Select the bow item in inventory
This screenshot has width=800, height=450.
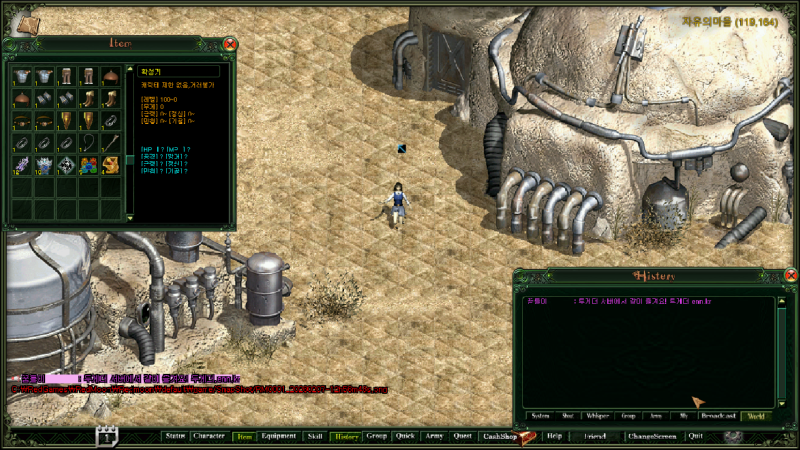(x=88, y=142)
